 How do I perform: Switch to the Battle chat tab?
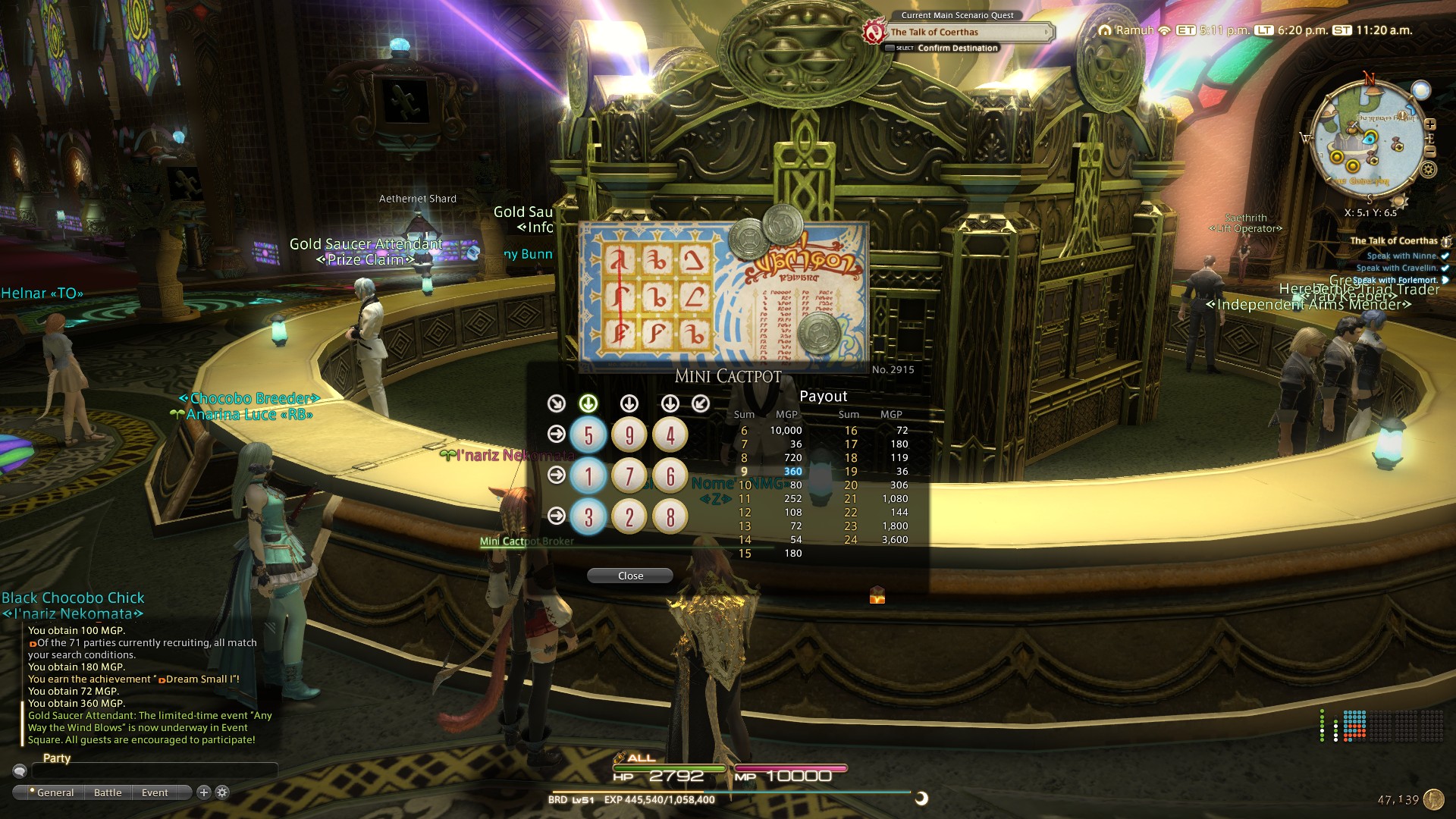point(108,792)
